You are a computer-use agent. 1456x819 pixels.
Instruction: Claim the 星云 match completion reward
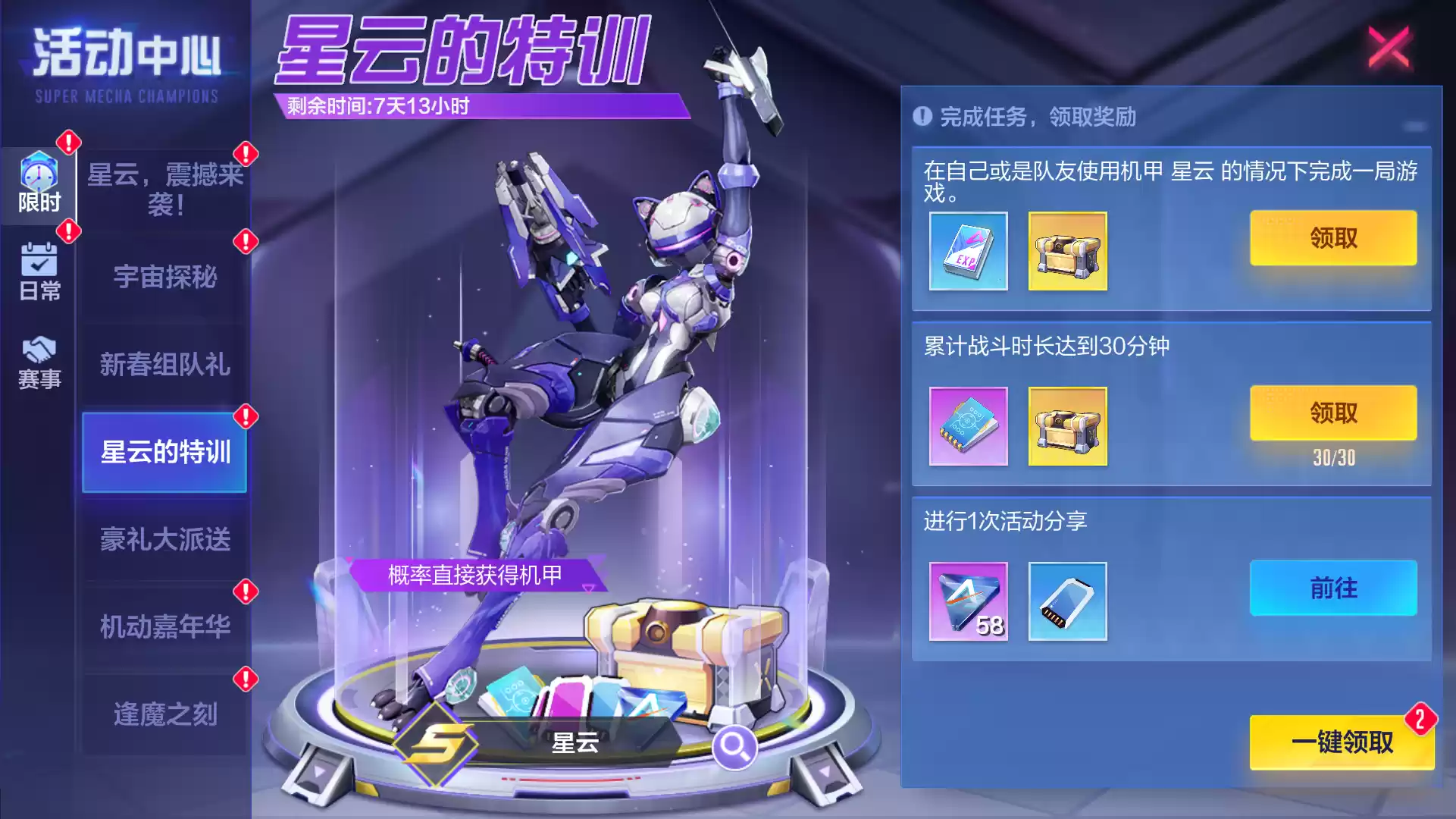click(1334, 237)
